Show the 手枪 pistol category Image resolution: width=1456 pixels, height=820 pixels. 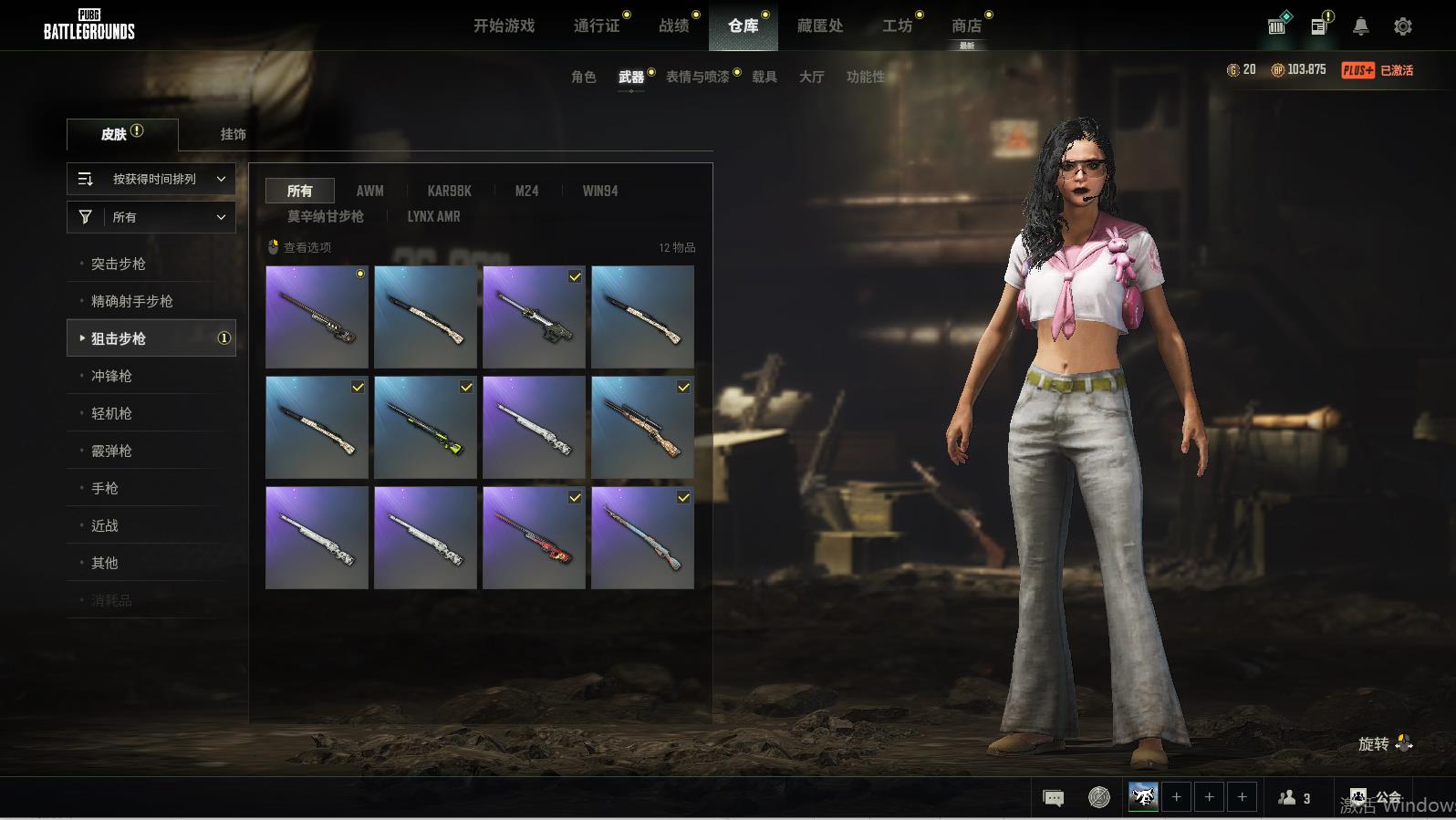[x=105, y=488]
